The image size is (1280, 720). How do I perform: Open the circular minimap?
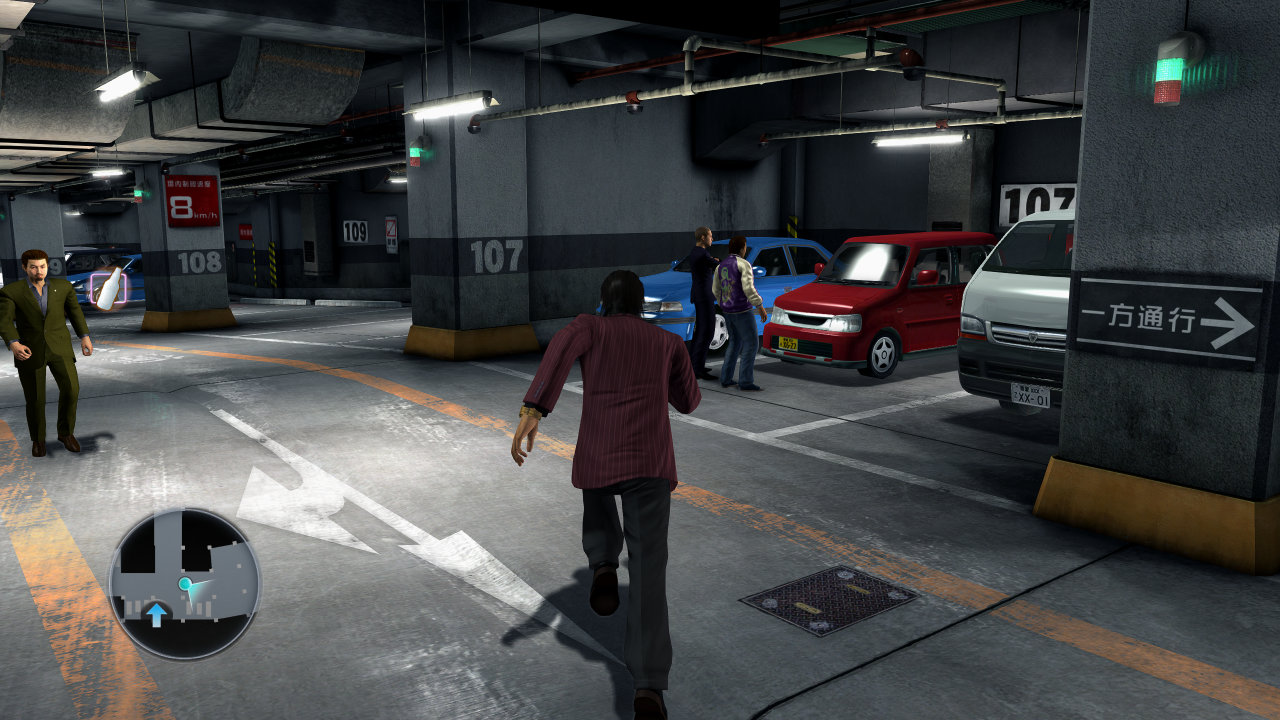point(185,584)
